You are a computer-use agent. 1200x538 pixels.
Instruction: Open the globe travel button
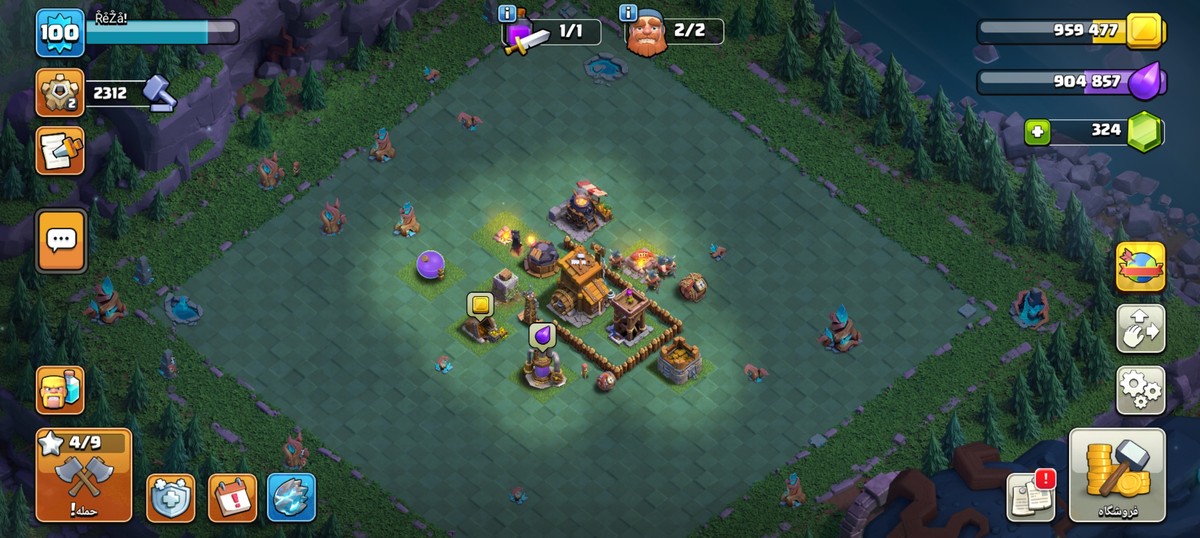pyautogui.click(x=1140, y=267)
